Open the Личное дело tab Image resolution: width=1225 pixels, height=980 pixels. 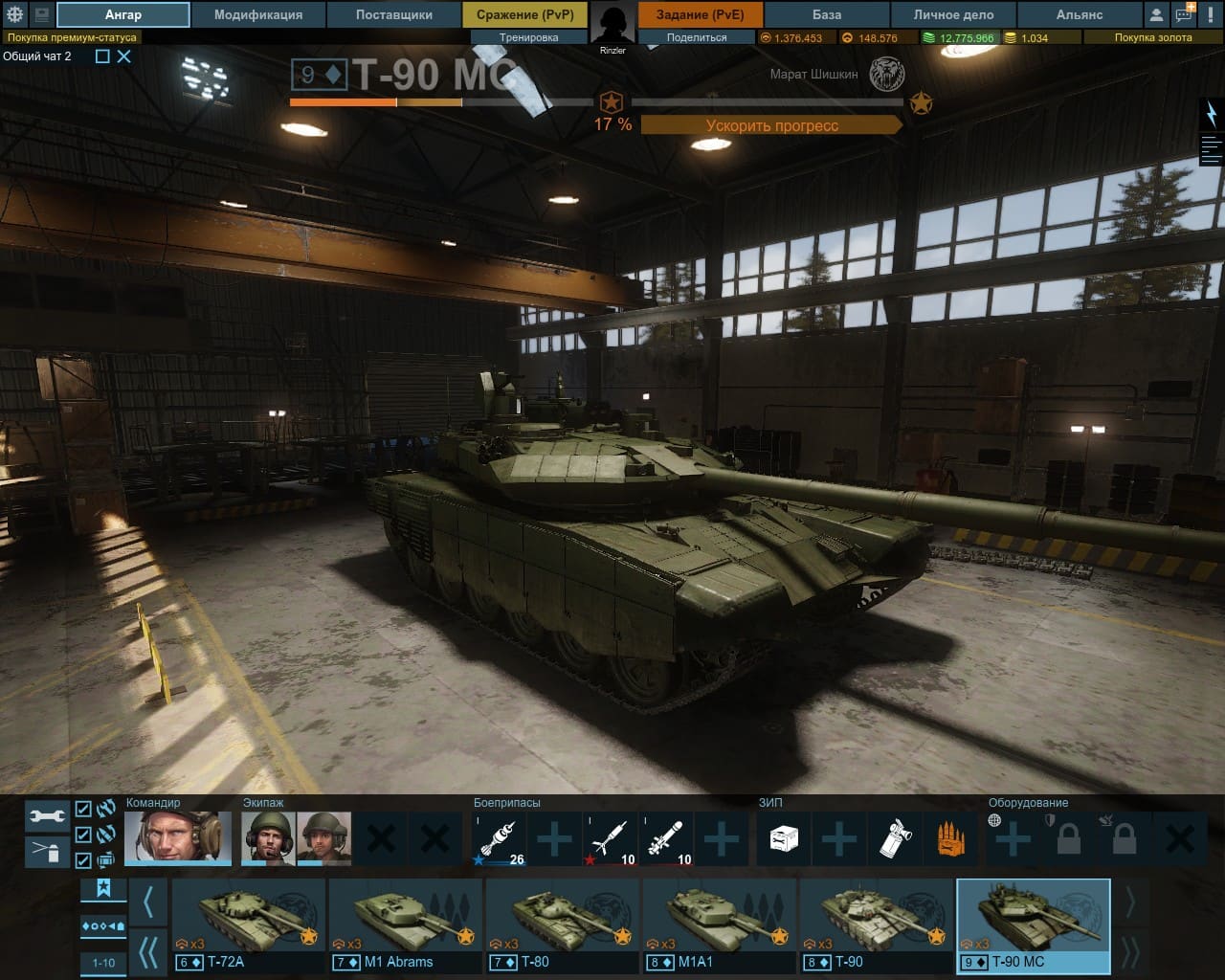click(x=953, y=14)
